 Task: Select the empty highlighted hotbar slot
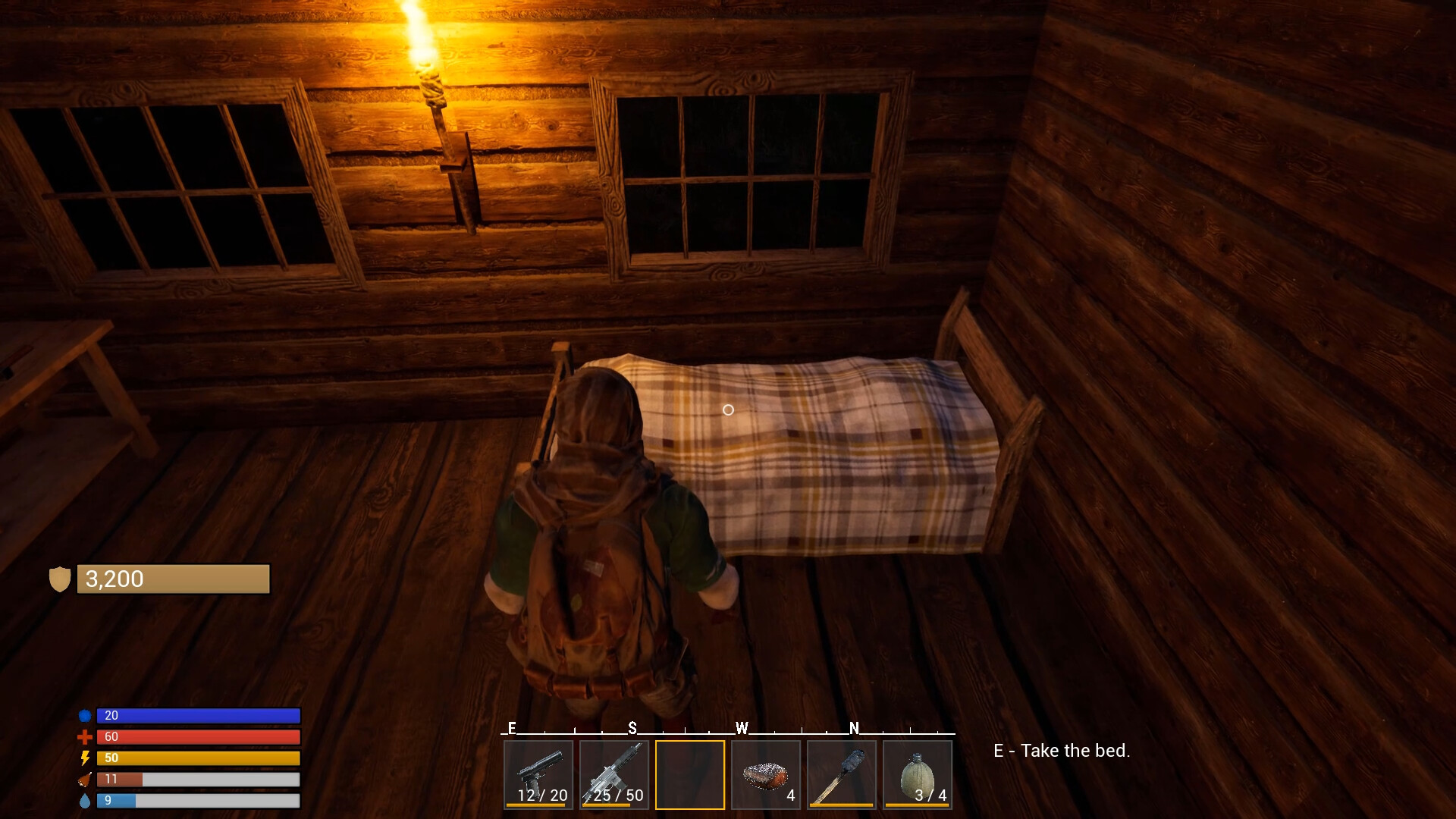tap(689, 773)
